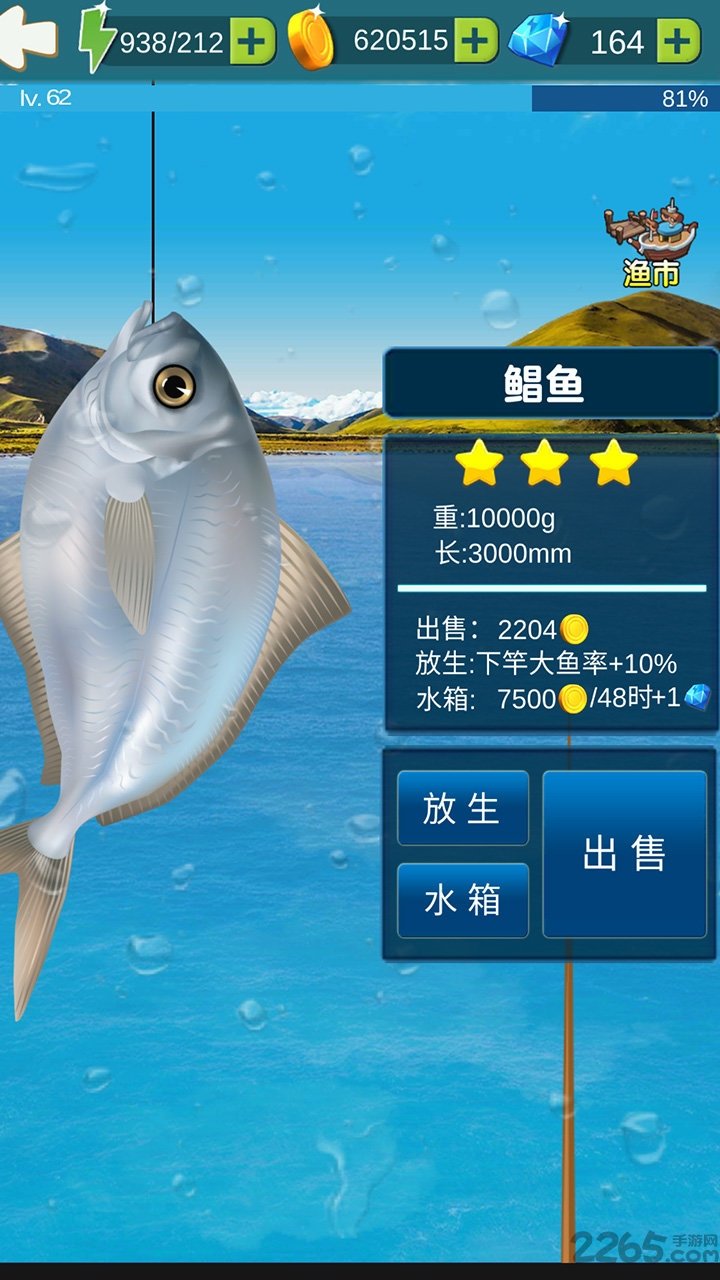This screenshot has width=720, height=1280.
Task: Release the fish with 放生
Action: [462, 808]
